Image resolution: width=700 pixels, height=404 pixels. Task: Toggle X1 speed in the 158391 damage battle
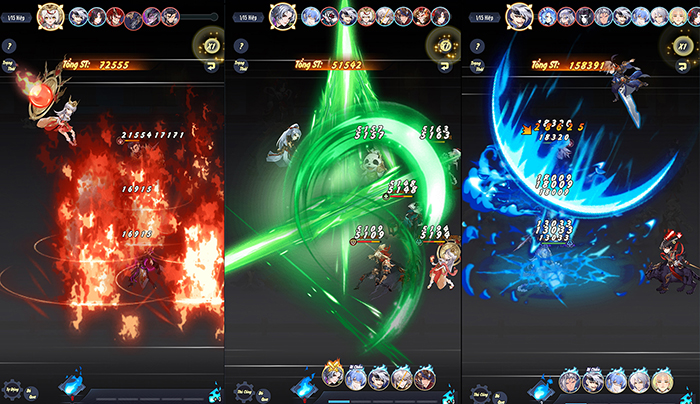680,46
